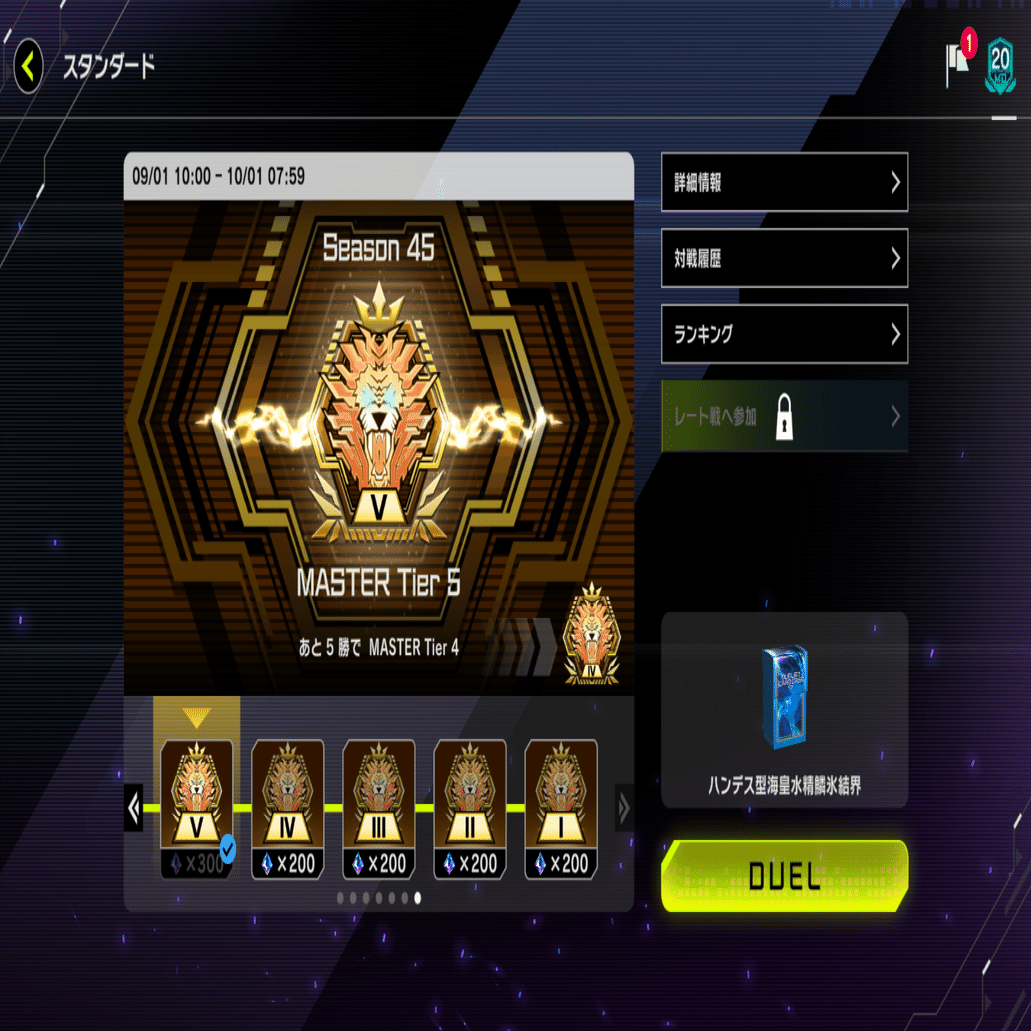Viewport: 1031px width, 1031px height.
Task: Show previous rank rewards with left arrow
Action: coord(134,807)
